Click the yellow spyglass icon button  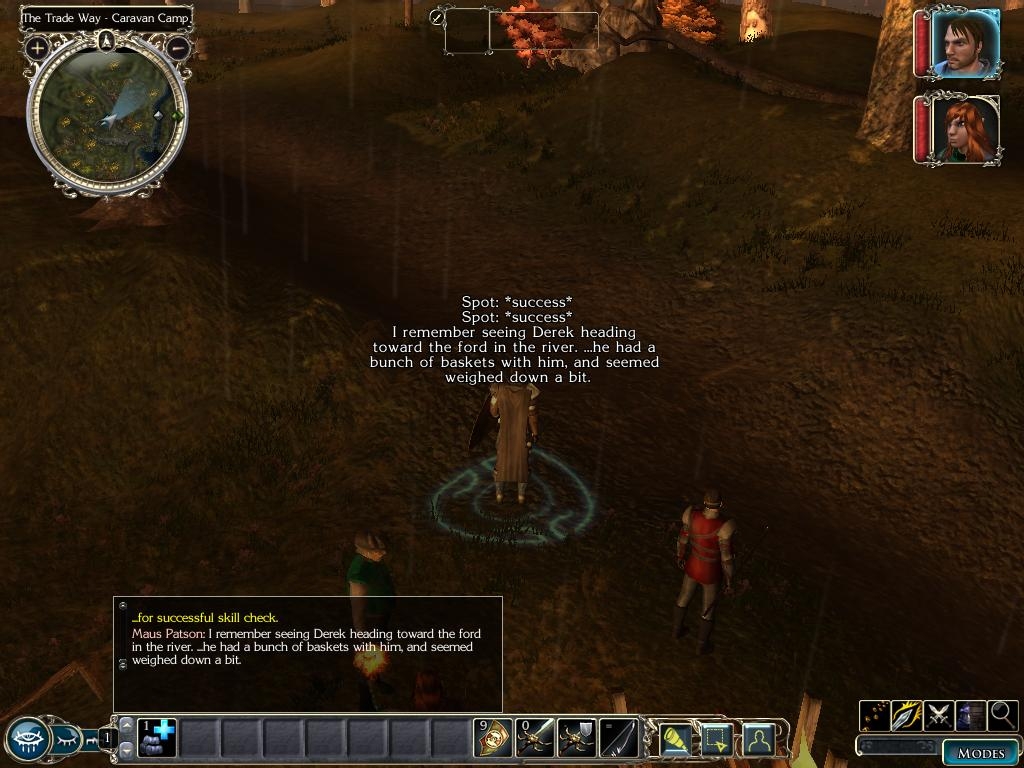click(x=676, y=739)
